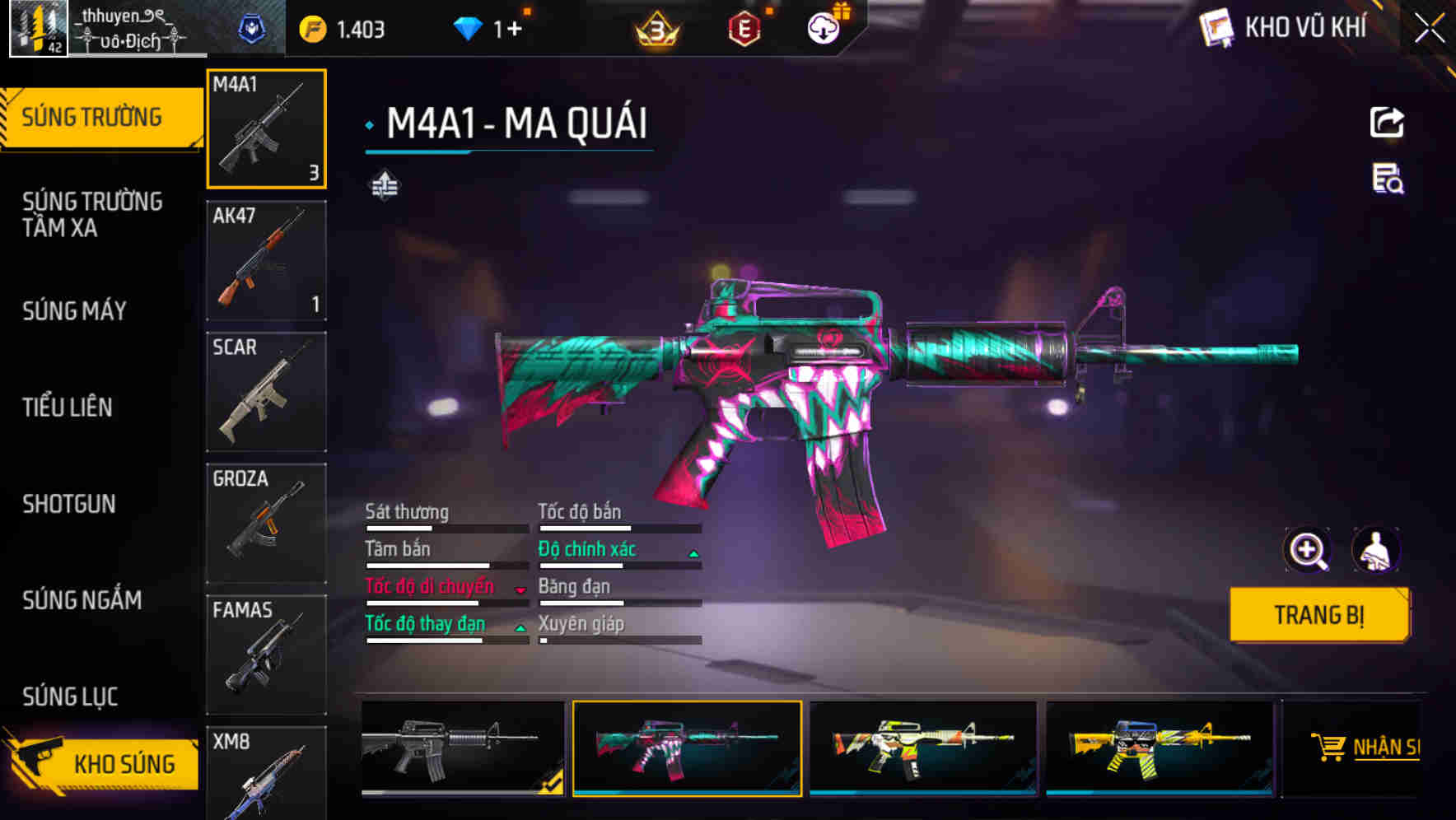Pick the GROZA weapon tile
The width and height of the screenshot is (1456, 820).
266,524
